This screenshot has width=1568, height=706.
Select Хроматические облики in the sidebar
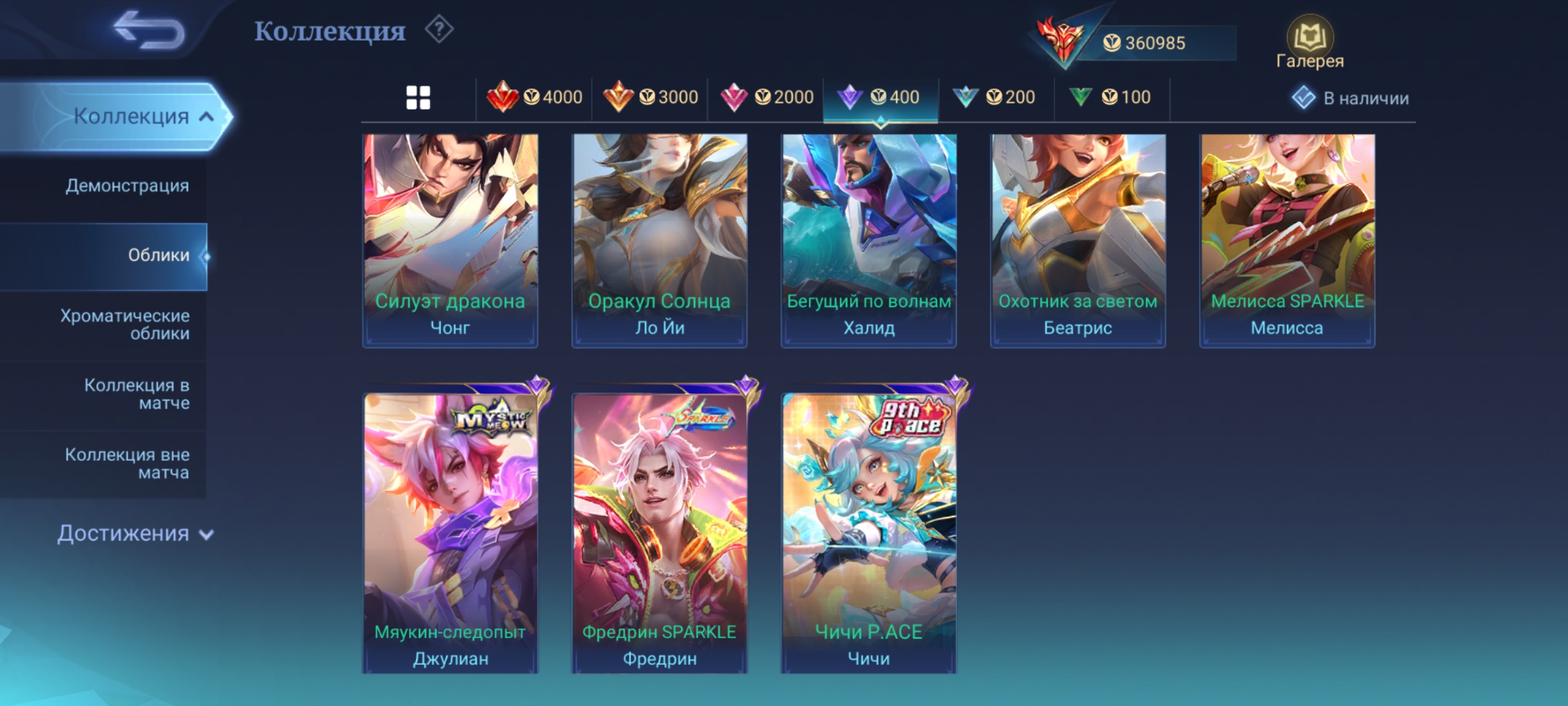125,324
